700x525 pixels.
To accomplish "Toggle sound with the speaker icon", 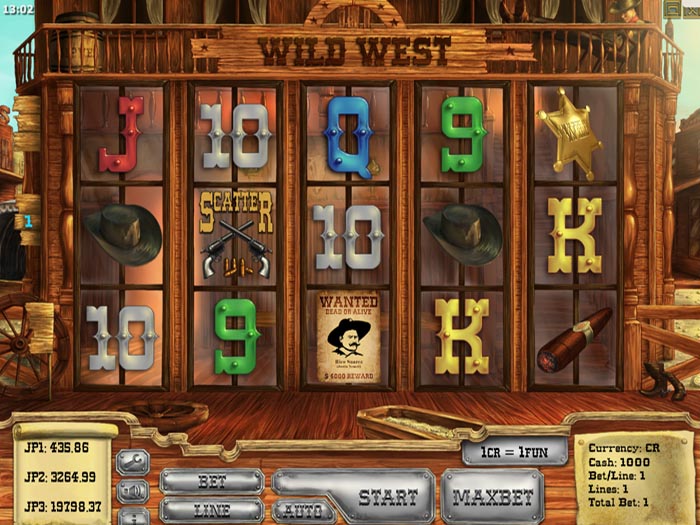I will (x=133, y=491).
